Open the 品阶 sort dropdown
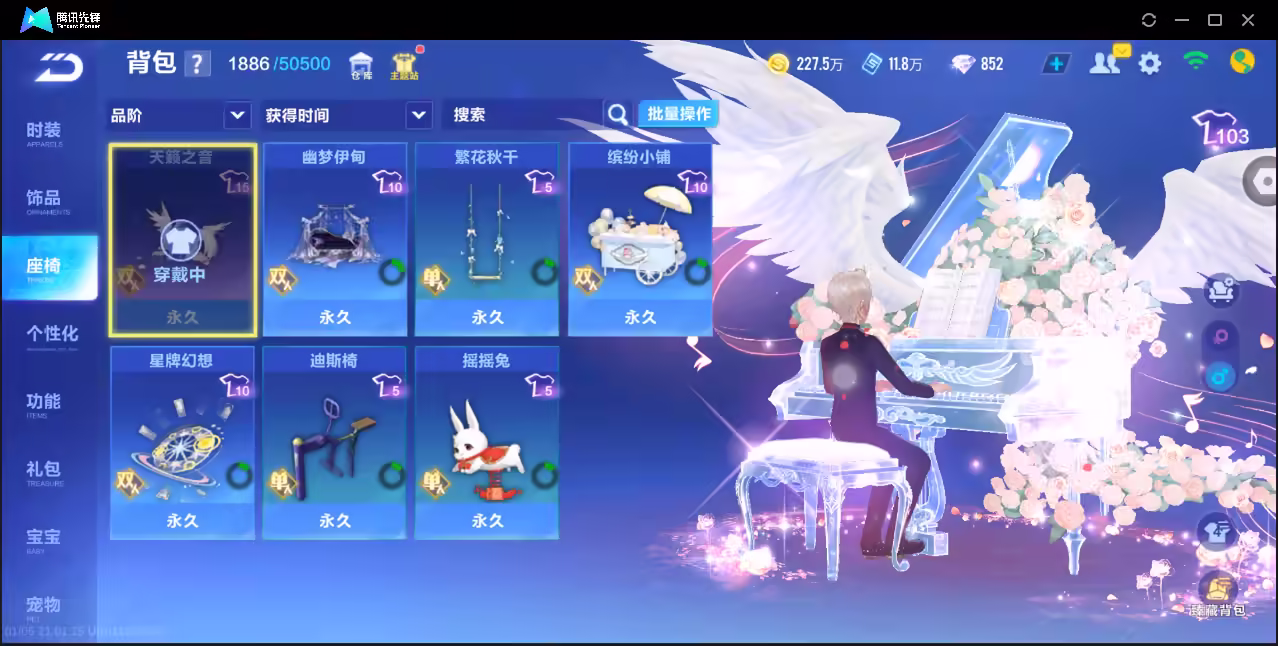 point(178,115)
